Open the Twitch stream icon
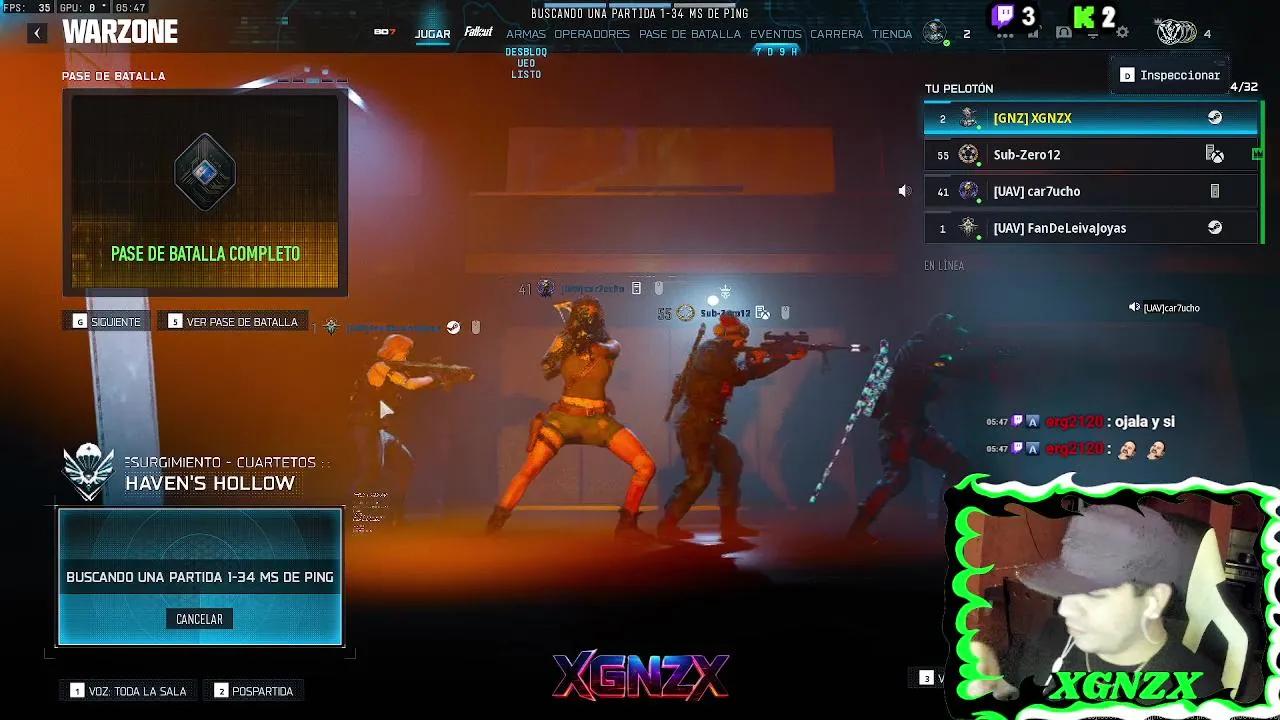The width and height of the screenshot is (1280, 720). (1003, 17)
